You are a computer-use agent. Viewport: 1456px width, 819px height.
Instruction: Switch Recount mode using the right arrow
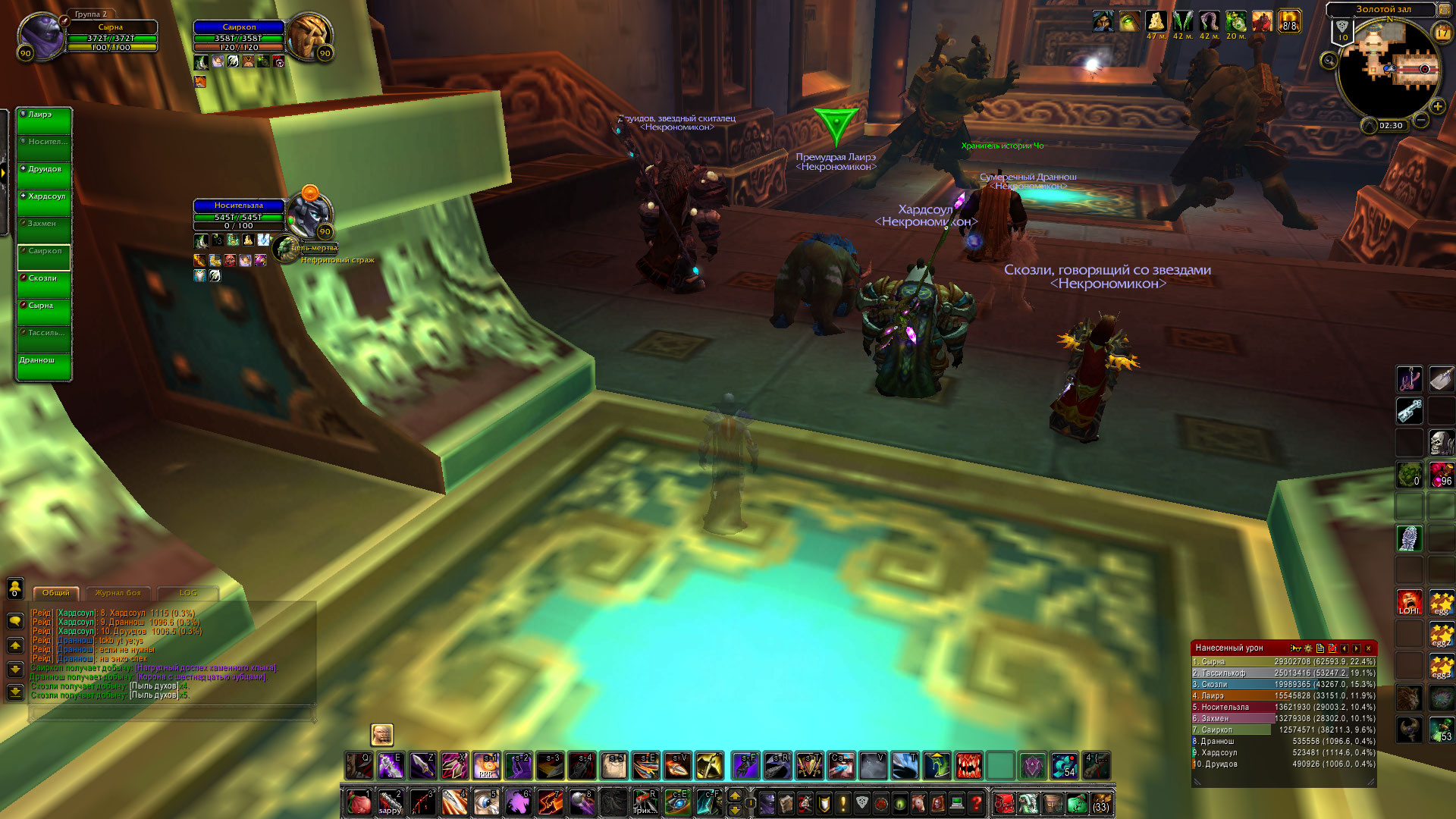pos(1357,648)
